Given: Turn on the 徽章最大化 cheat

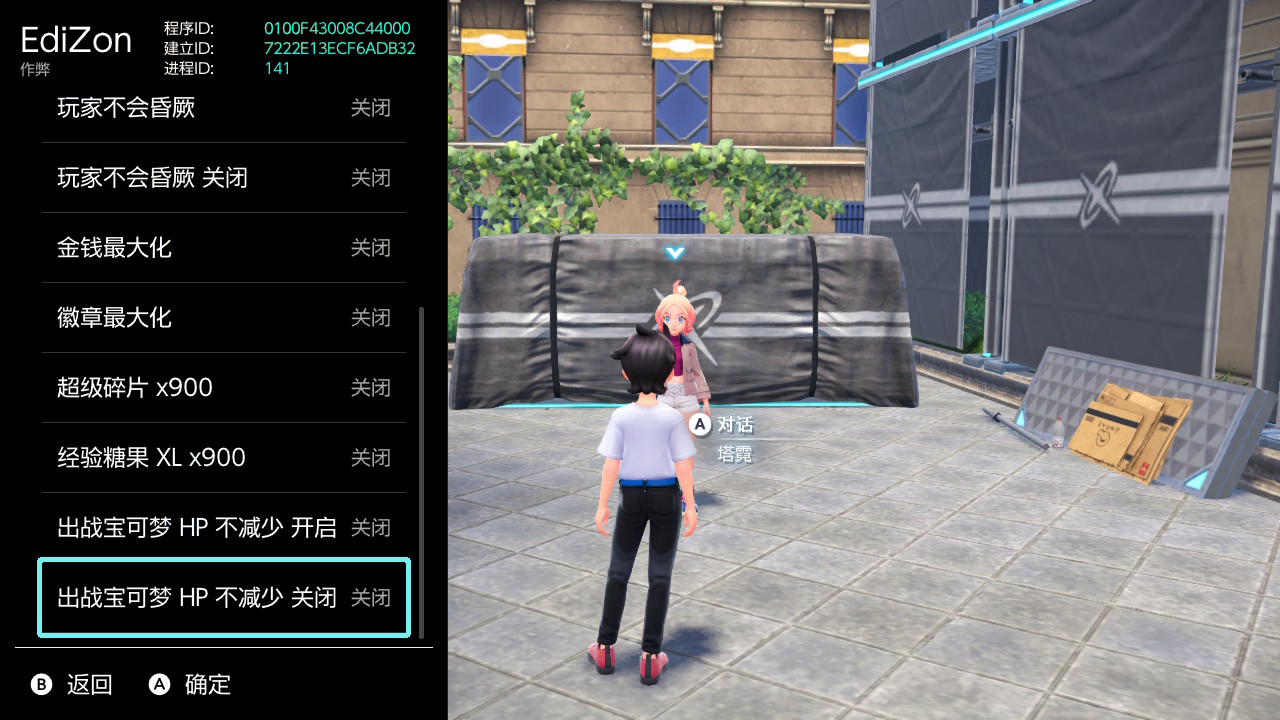Looking at the screenshot, I should click(x=223, y=318).
